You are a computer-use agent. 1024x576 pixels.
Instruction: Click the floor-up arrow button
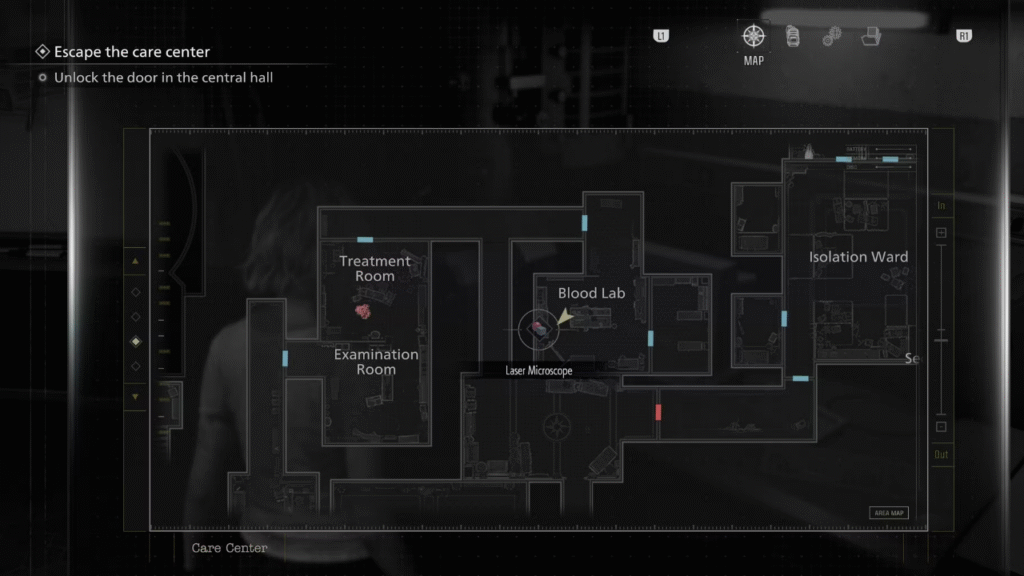[136, 262]
